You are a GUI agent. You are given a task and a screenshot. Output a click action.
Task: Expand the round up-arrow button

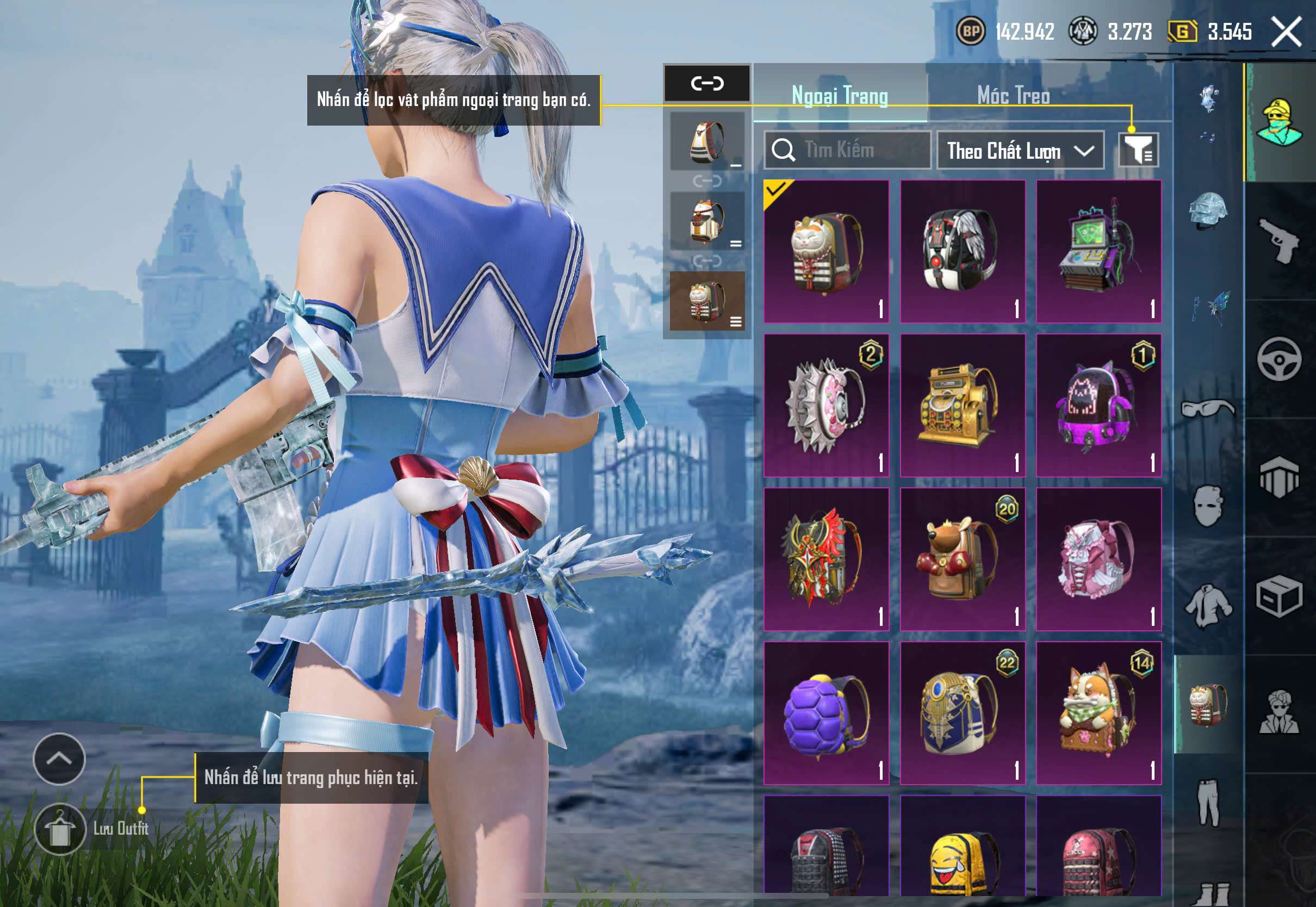[59, 759]
